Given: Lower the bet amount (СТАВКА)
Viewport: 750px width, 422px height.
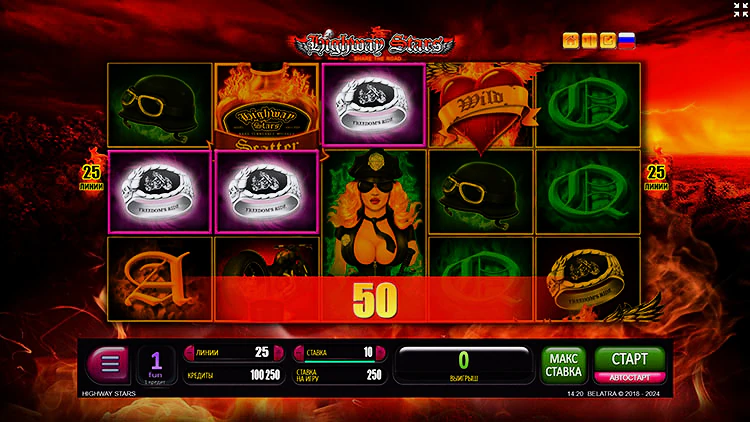Looking at the screenshot, I should click(299, 352).
